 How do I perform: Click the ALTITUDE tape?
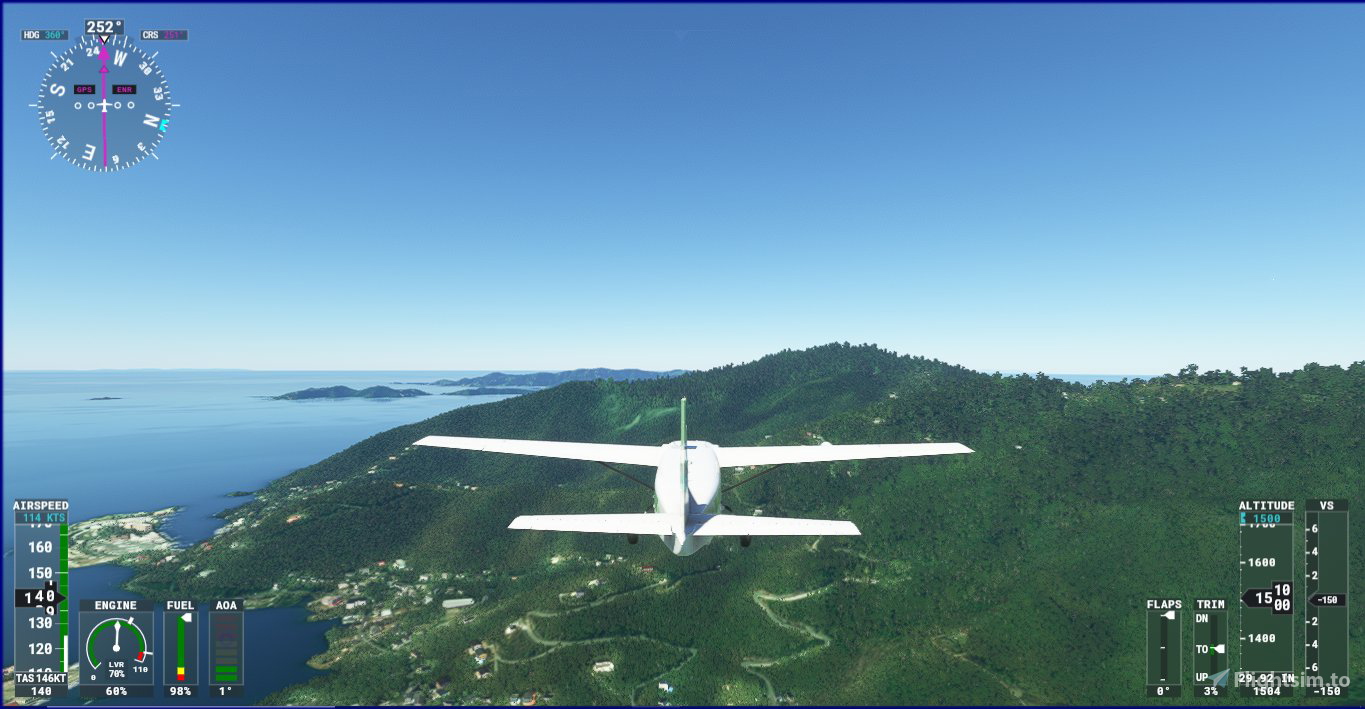pos(1266,598)
